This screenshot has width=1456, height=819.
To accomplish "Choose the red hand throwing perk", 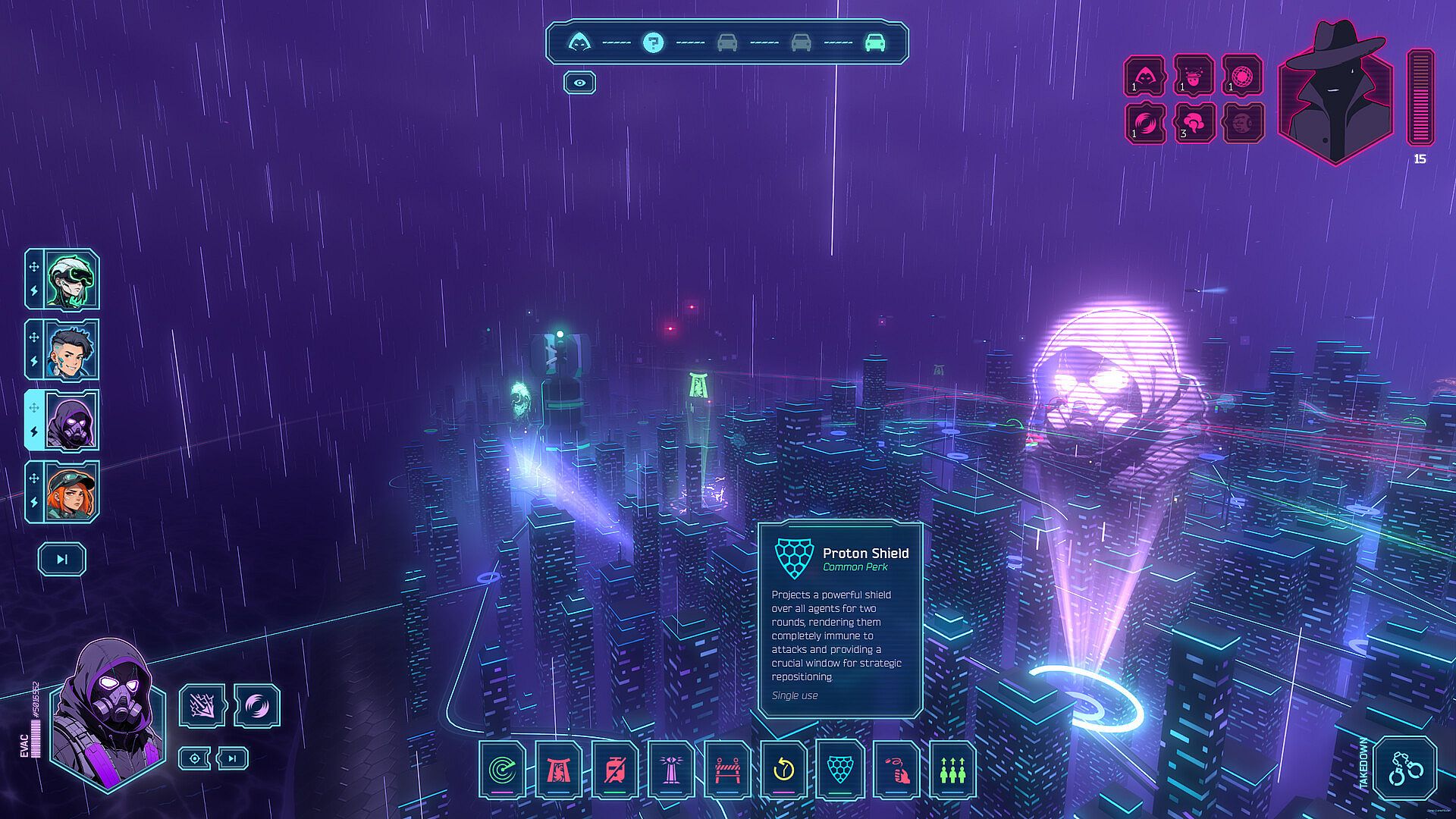I will click(896, 770).
